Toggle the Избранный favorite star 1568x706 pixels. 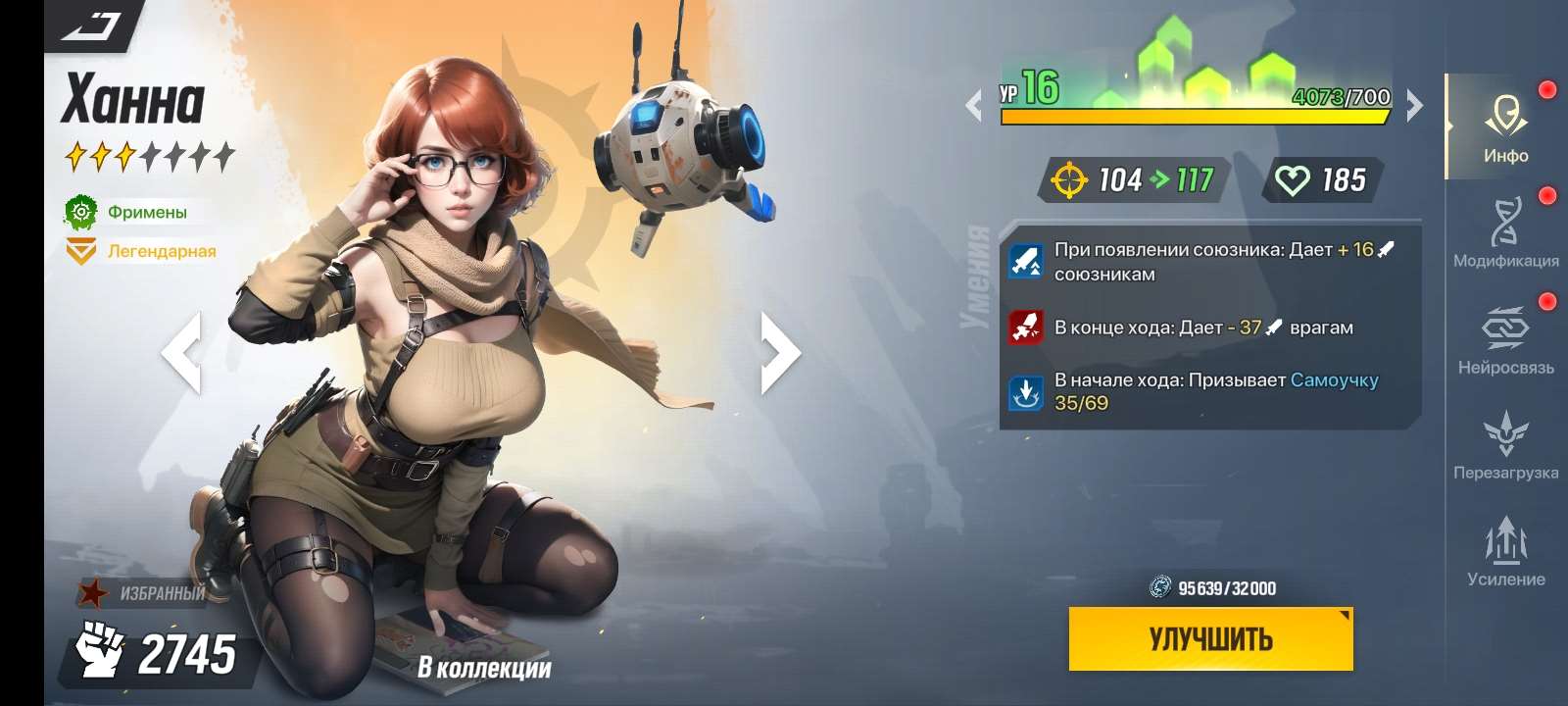point(92,592)
